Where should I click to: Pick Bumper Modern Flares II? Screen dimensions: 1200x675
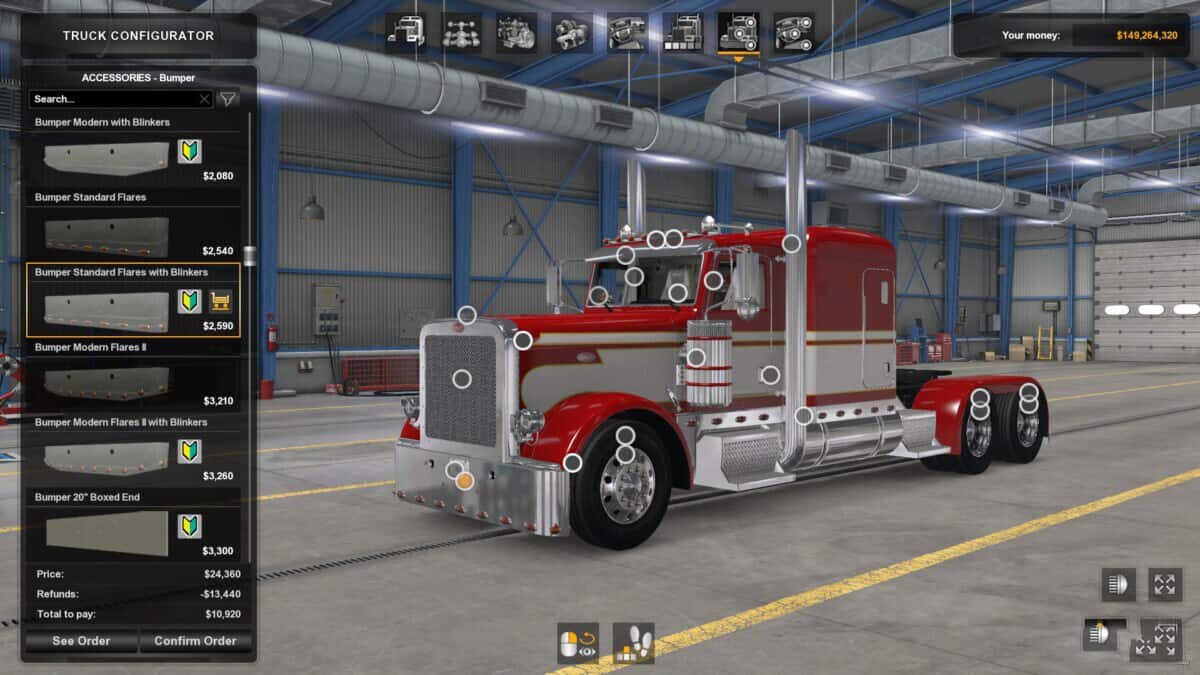[133, 377]
